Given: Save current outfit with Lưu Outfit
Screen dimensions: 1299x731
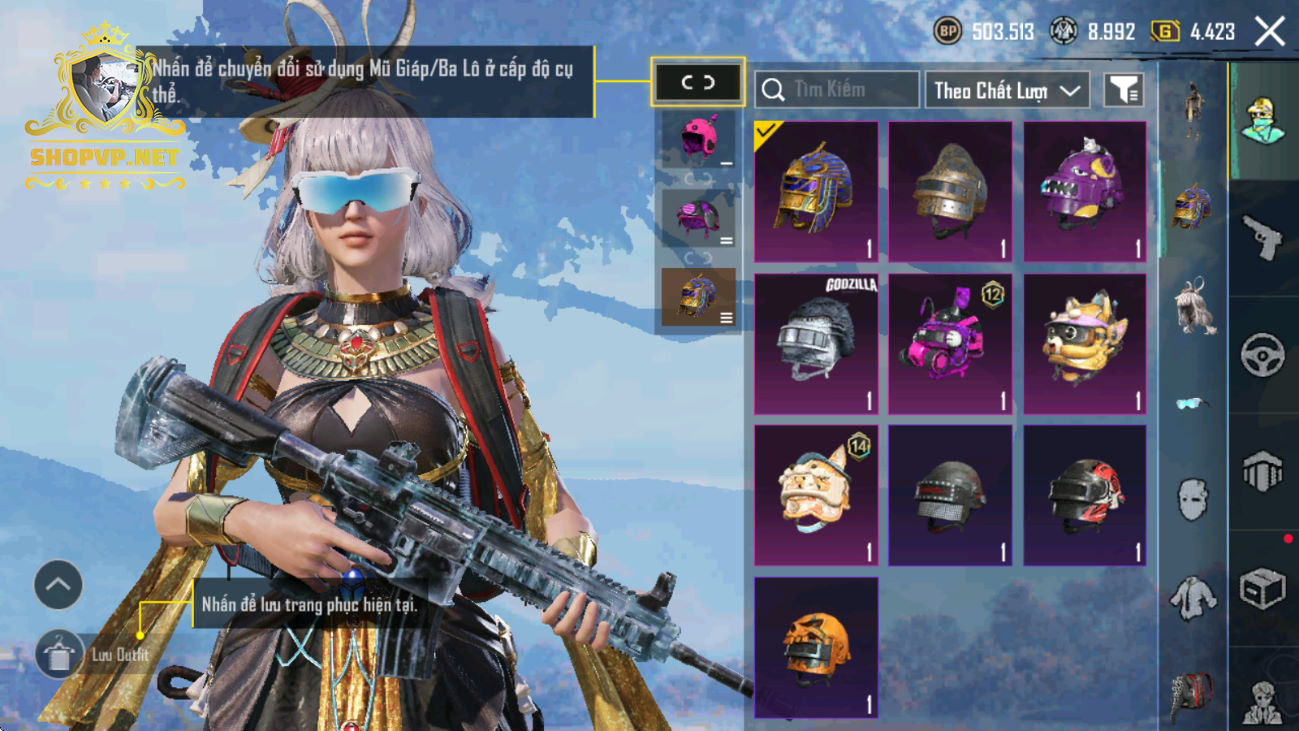Looking at the screenshot, I should [x=60, y=655].
